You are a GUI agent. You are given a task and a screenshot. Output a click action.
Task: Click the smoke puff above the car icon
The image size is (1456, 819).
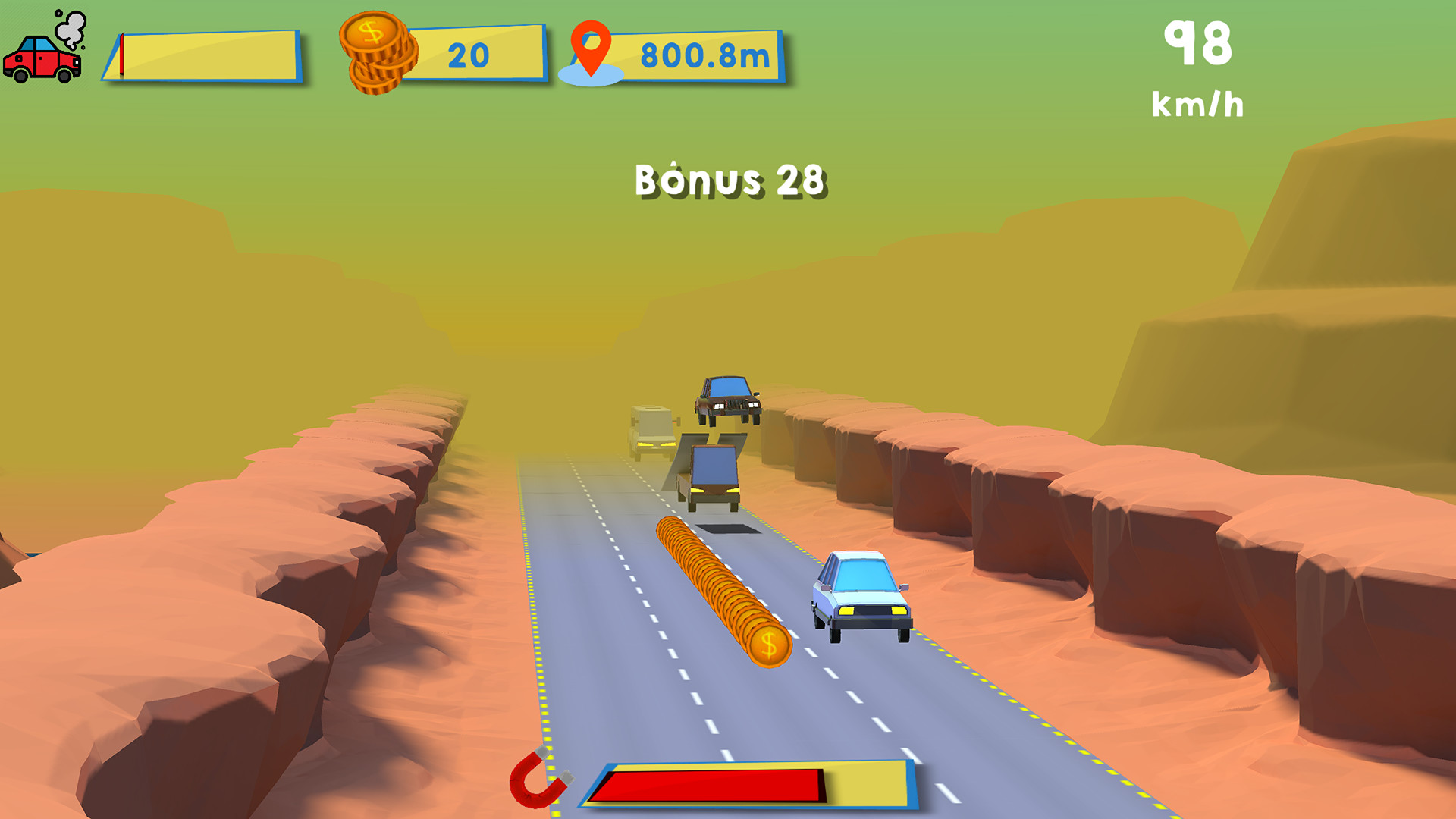[70, 29]
